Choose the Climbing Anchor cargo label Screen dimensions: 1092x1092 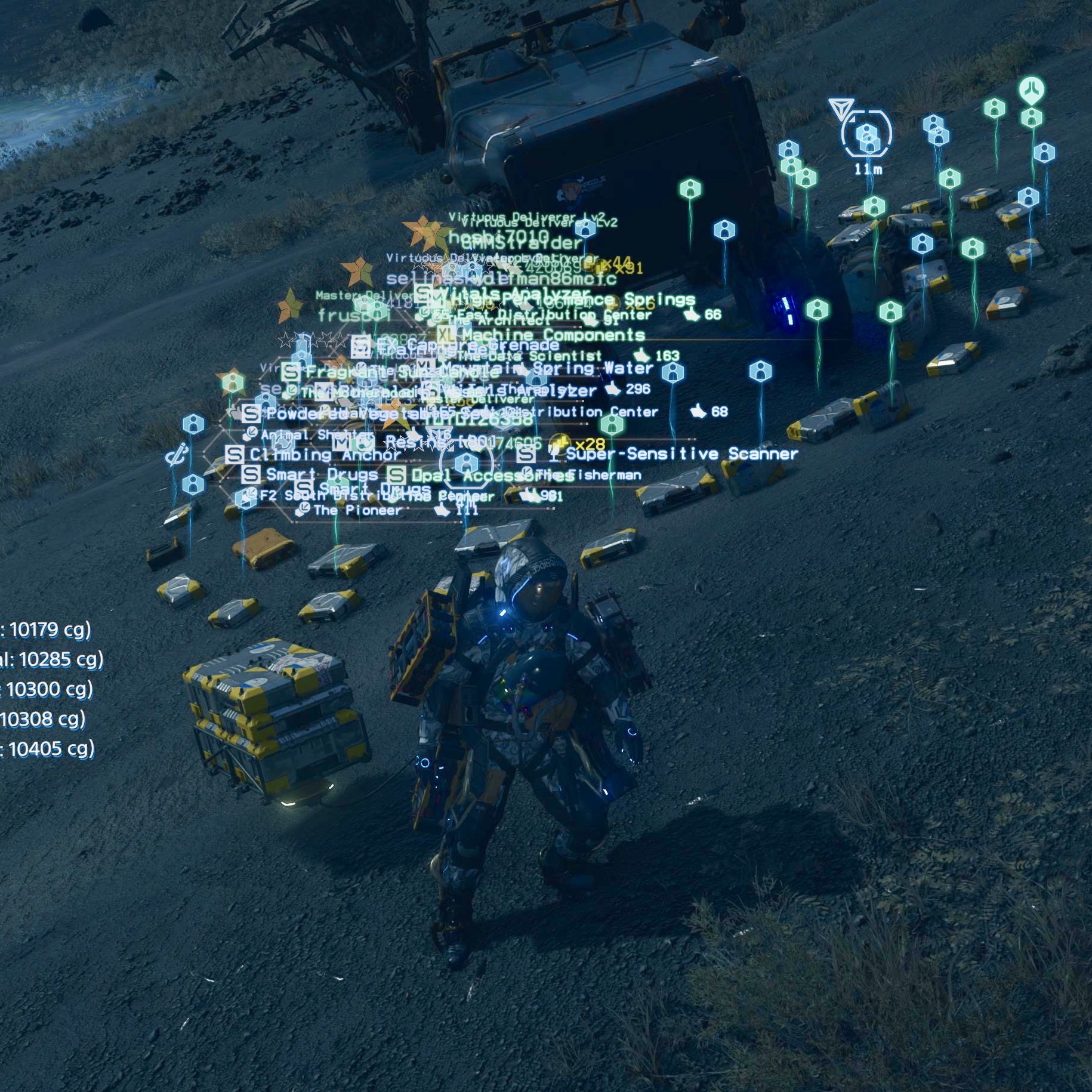click(x=325, y=455)
